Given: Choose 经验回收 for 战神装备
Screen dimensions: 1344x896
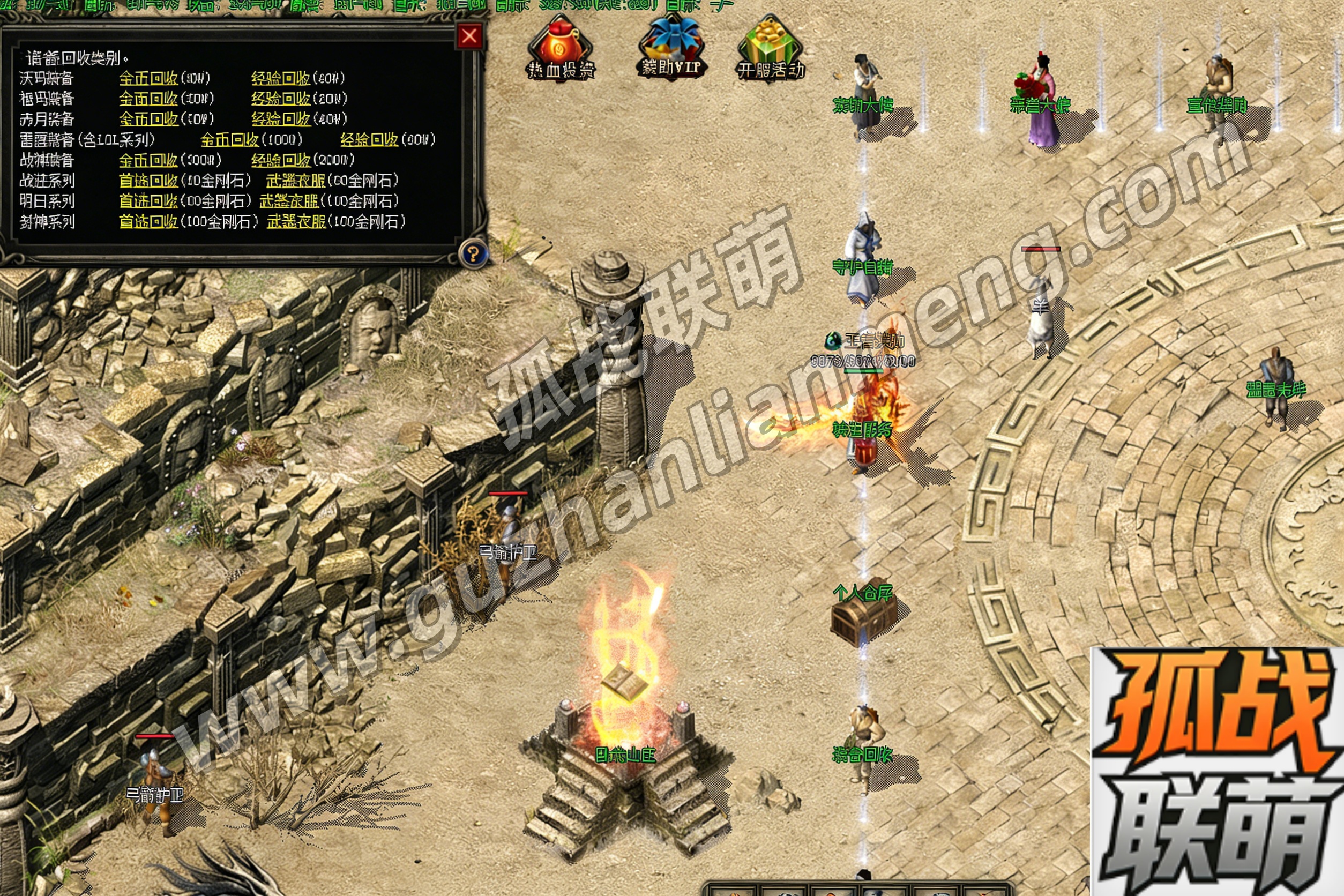Looking at the screenshot, I should point(281,160).
